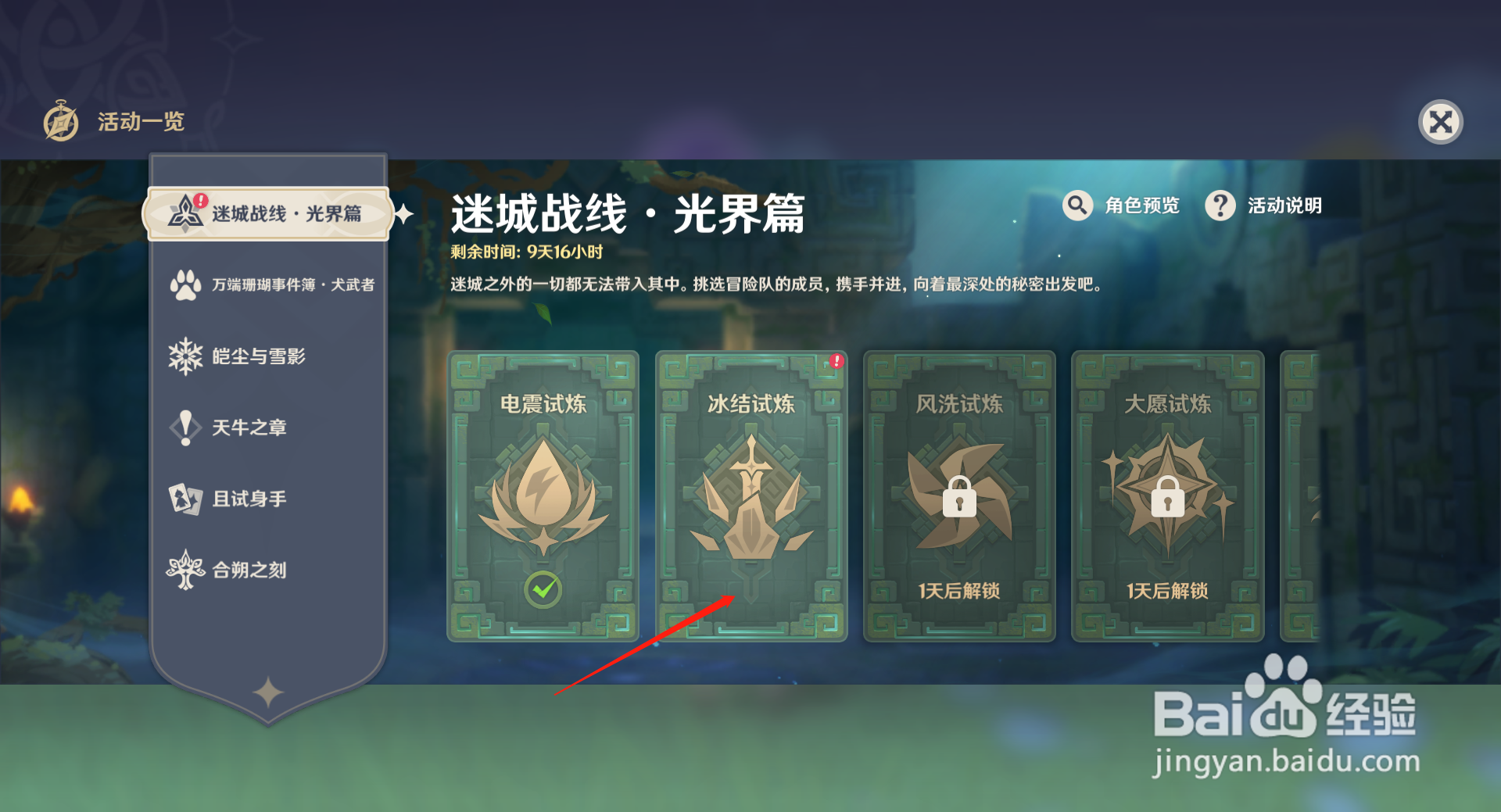This screenshot has width=1501, height=812.
Task: Select the 迷城战线·光界篇 emblem icon
Action: coord(185,213)
